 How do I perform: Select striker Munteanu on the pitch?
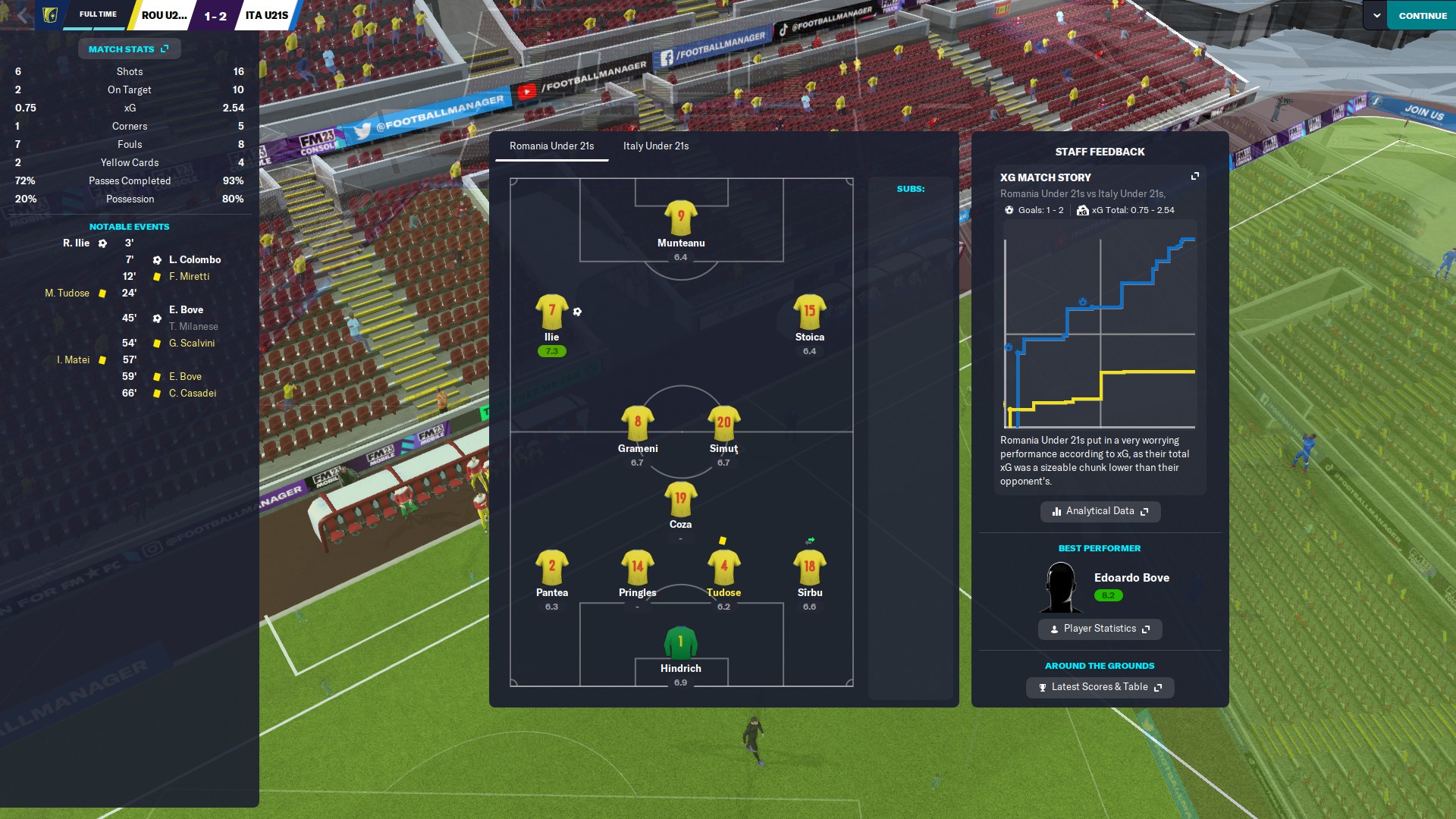click(680, 218)
